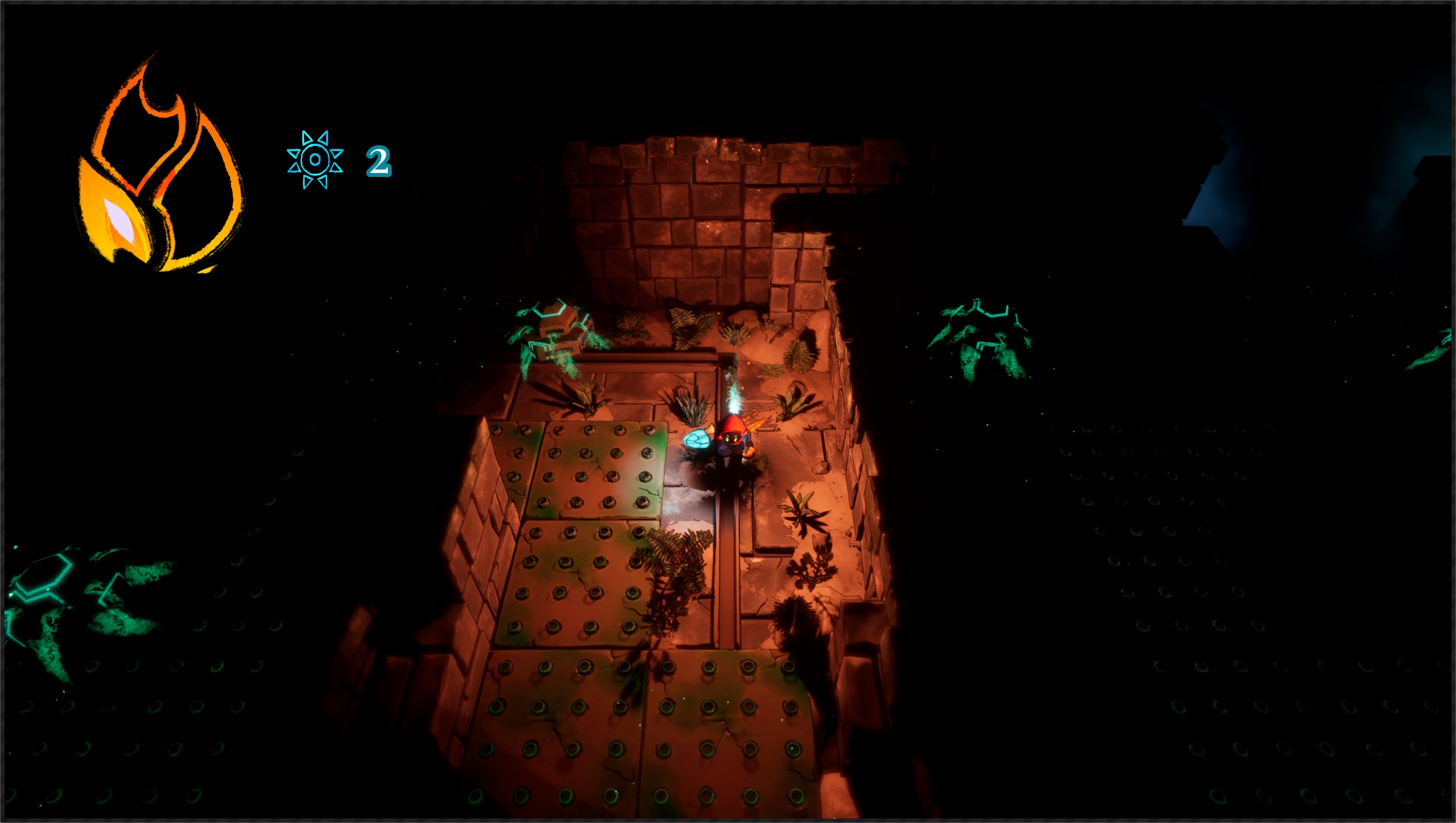1456x823 pixels.
Task: Click the orange flame emblem
Action: coord(159,170)
